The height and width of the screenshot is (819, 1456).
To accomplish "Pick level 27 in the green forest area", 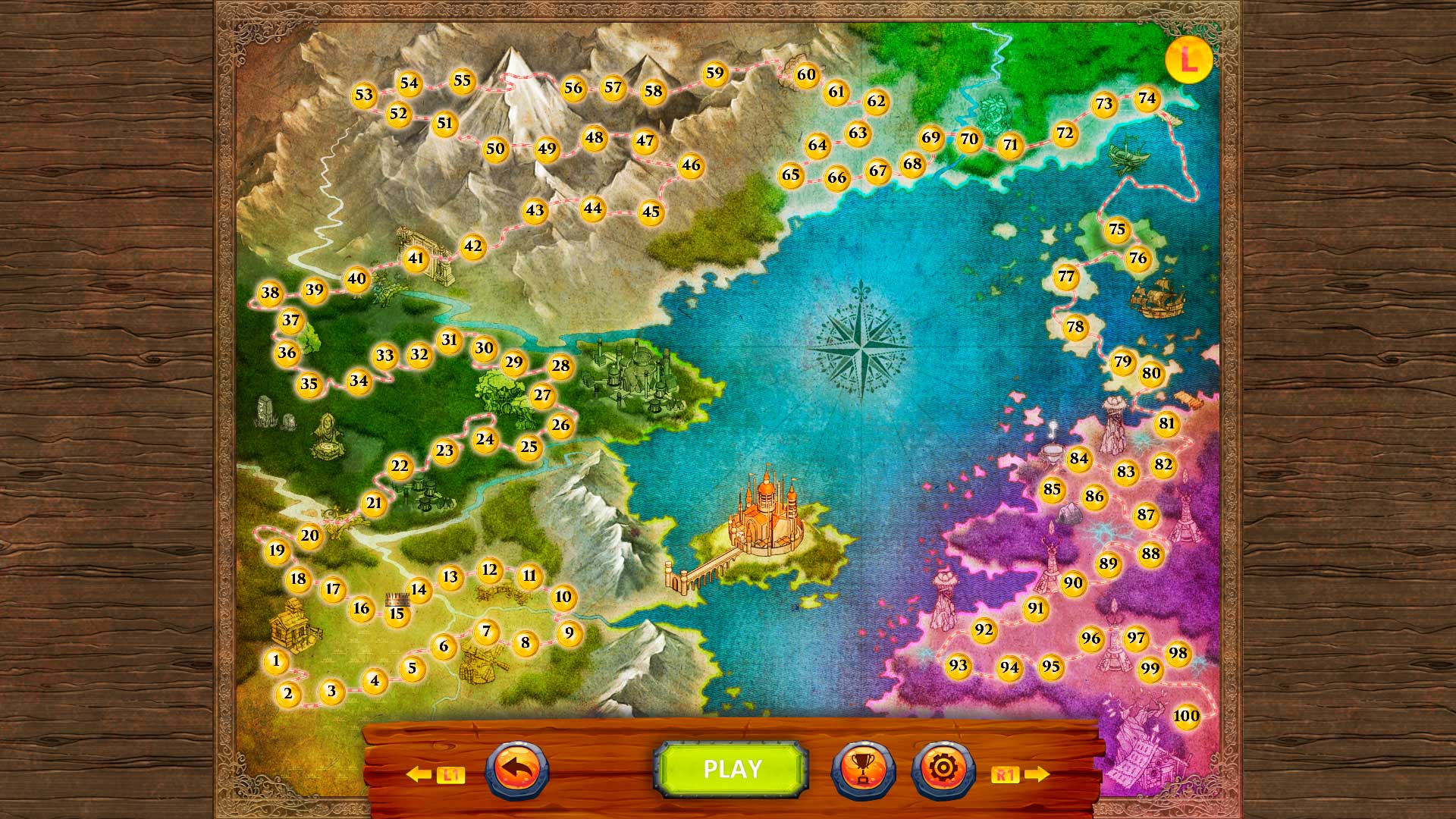I will pyautogui.click(x=542, y=395).
